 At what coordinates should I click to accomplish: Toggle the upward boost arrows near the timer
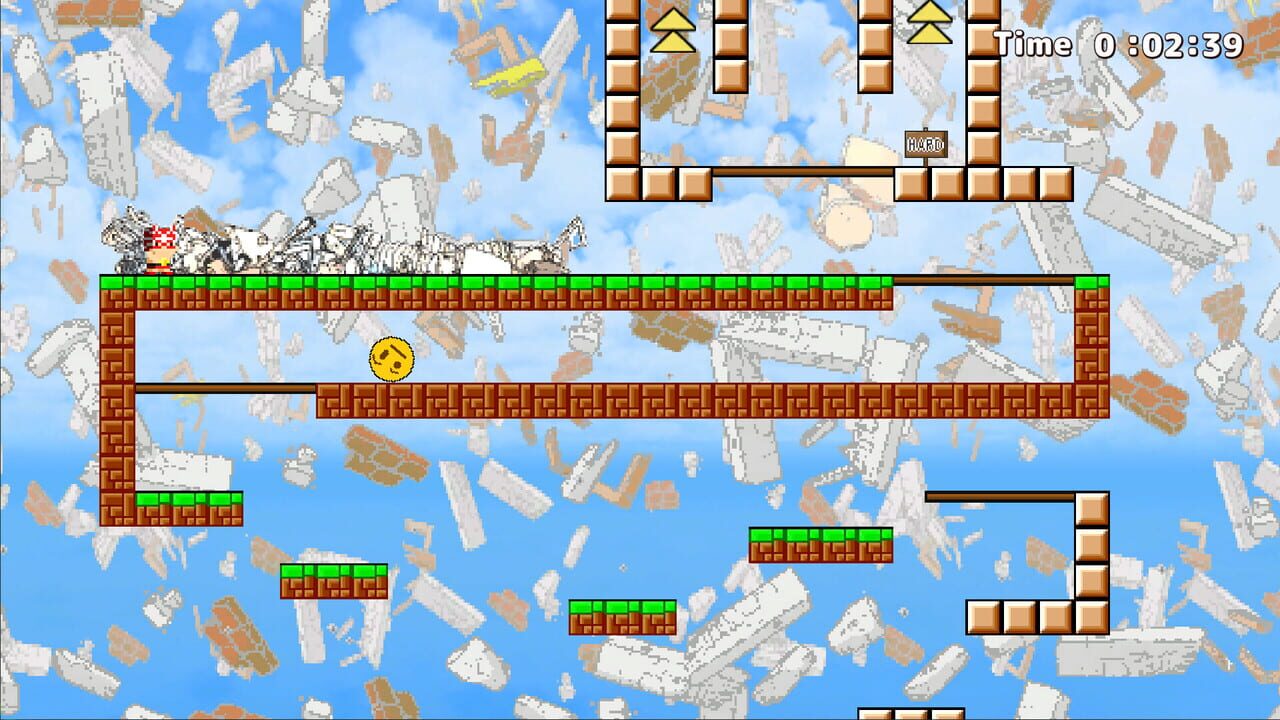[x=932, y=24]
